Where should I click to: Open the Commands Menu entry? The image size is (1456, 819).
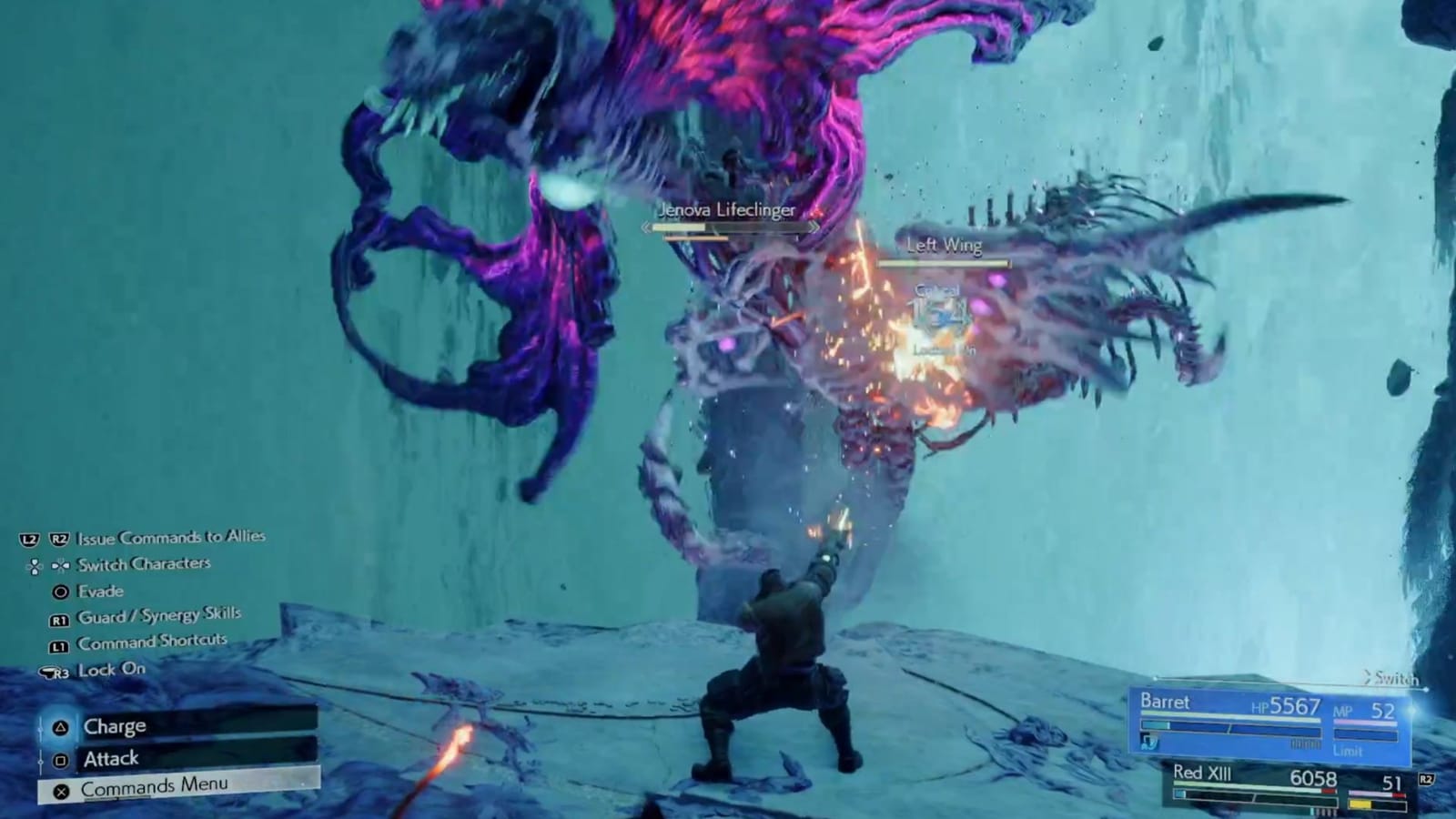pyautogui.click(x=155, y=786)
